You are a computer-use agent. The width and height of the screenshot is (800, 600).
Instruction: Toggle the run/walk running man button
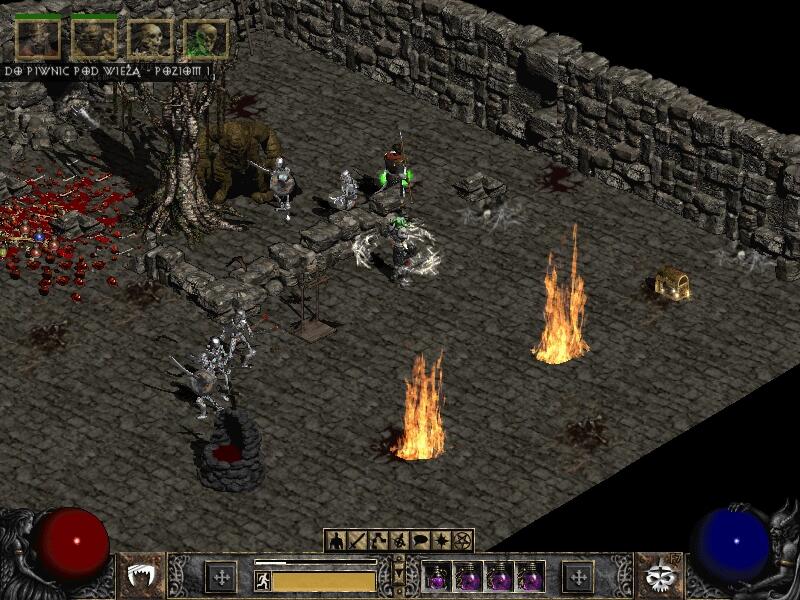click(x=263, y=580)
